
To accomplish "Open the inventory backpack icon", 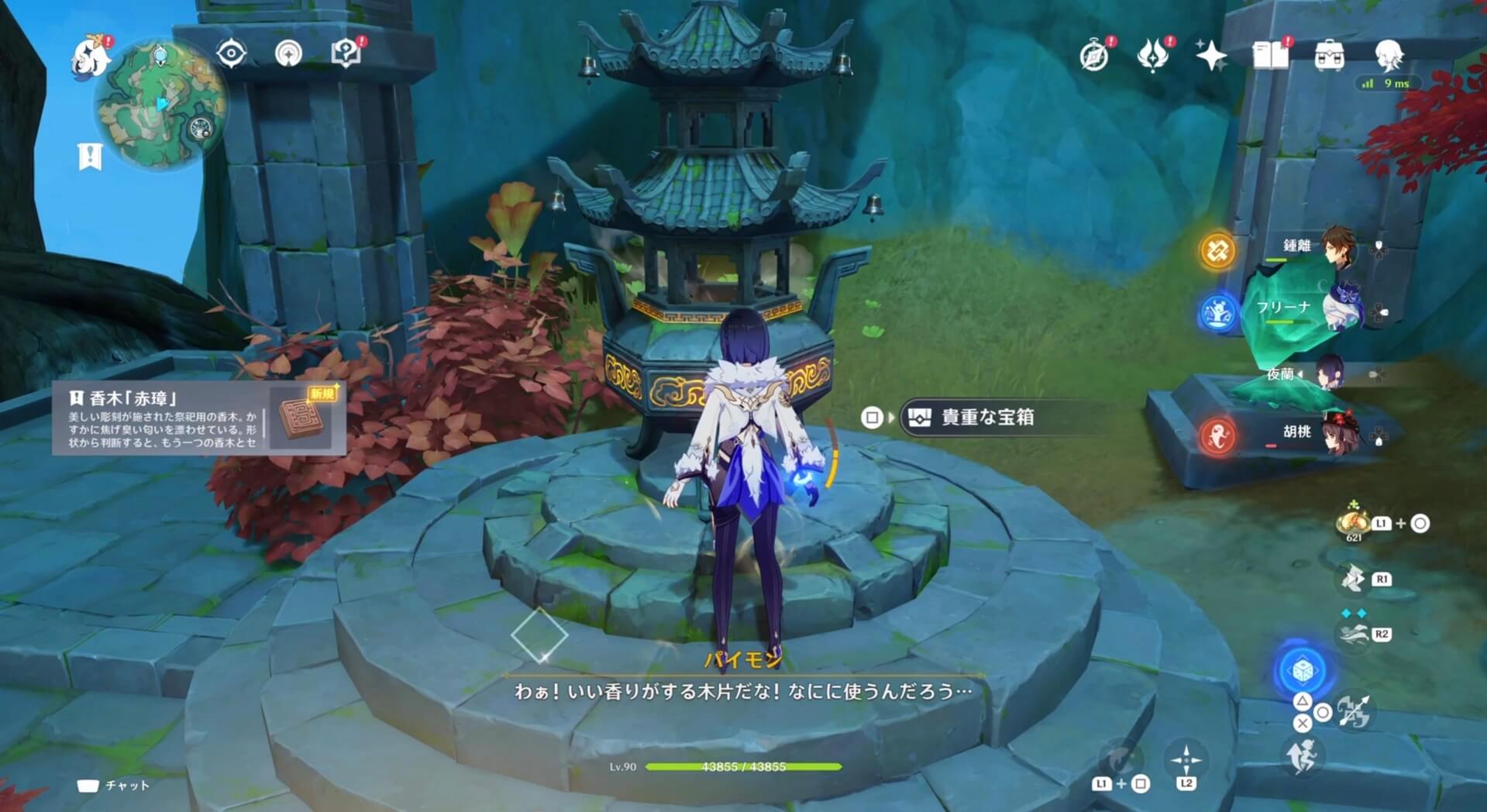I will [1328, 54].
